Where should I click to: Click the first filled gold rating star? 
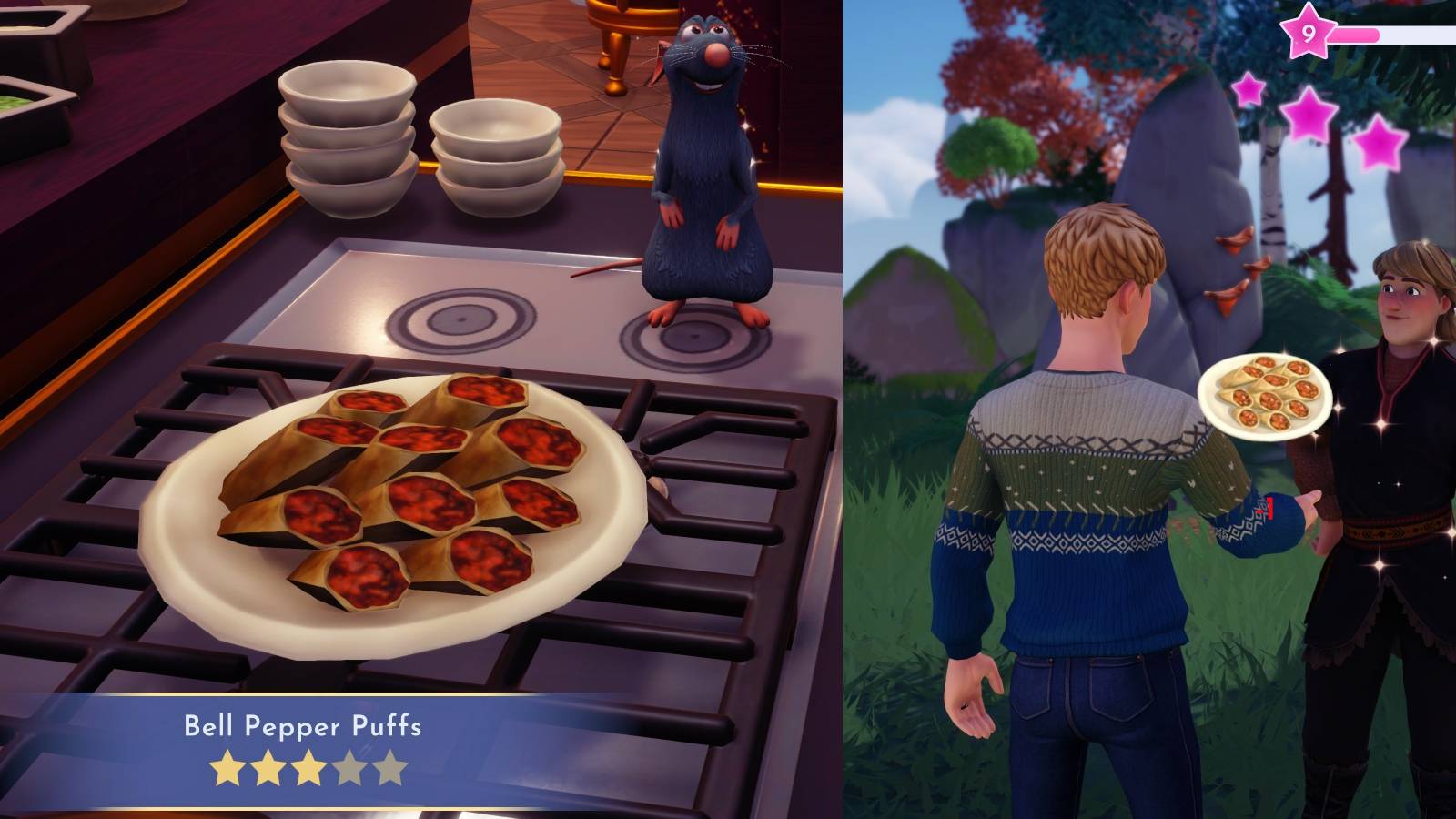227,767
